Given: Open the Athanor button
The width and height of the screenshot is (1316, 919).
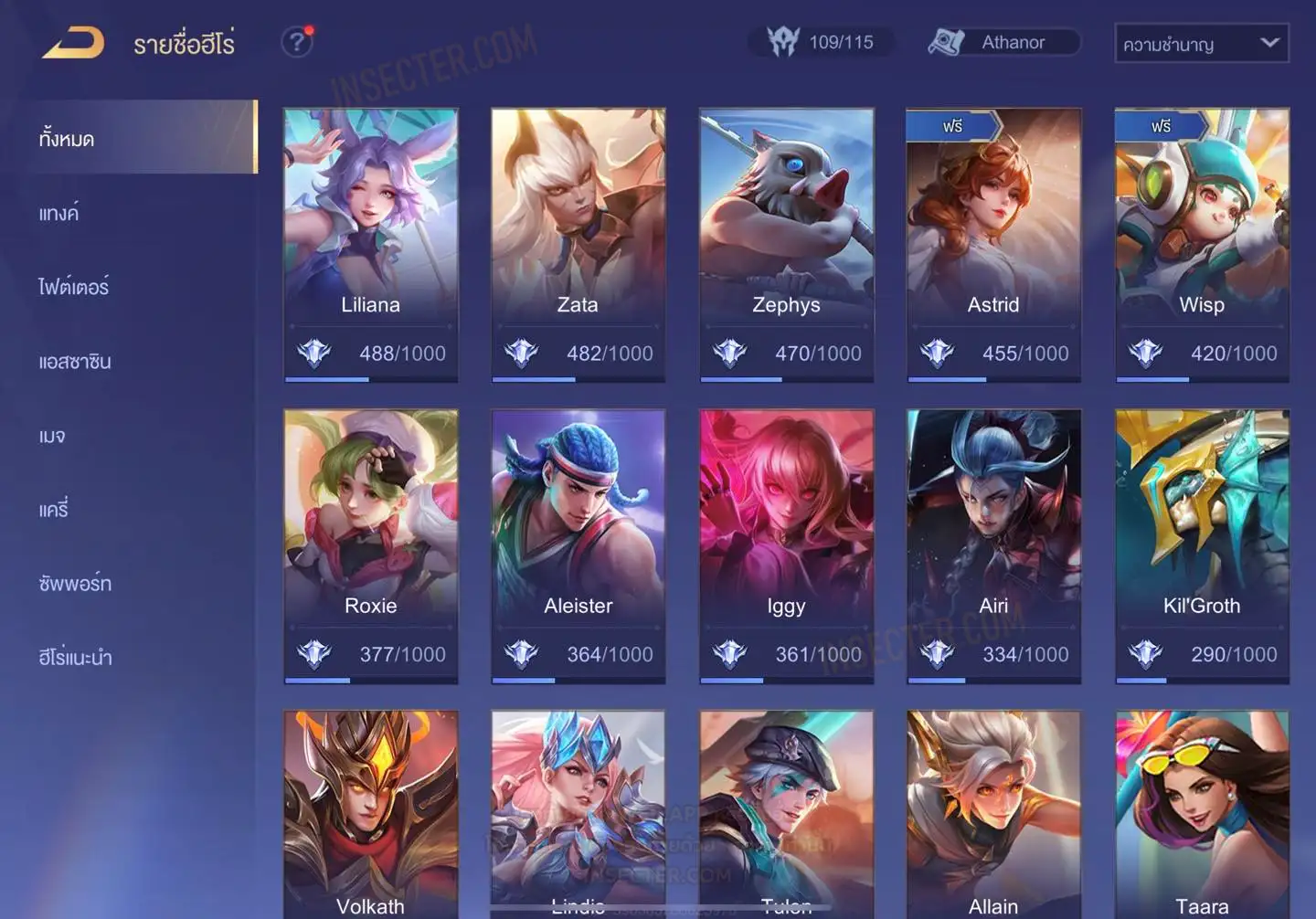Looking at the screenshot, I should [x=1003, y=42].
